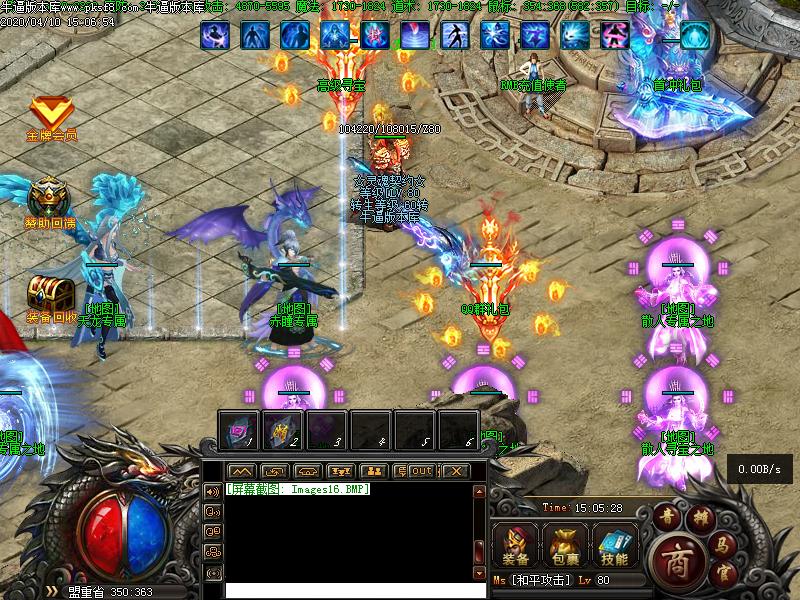This screenshot has height=600, width=800.
Task: Use the item in hotbar slot 2
Action: pos(282,430)
